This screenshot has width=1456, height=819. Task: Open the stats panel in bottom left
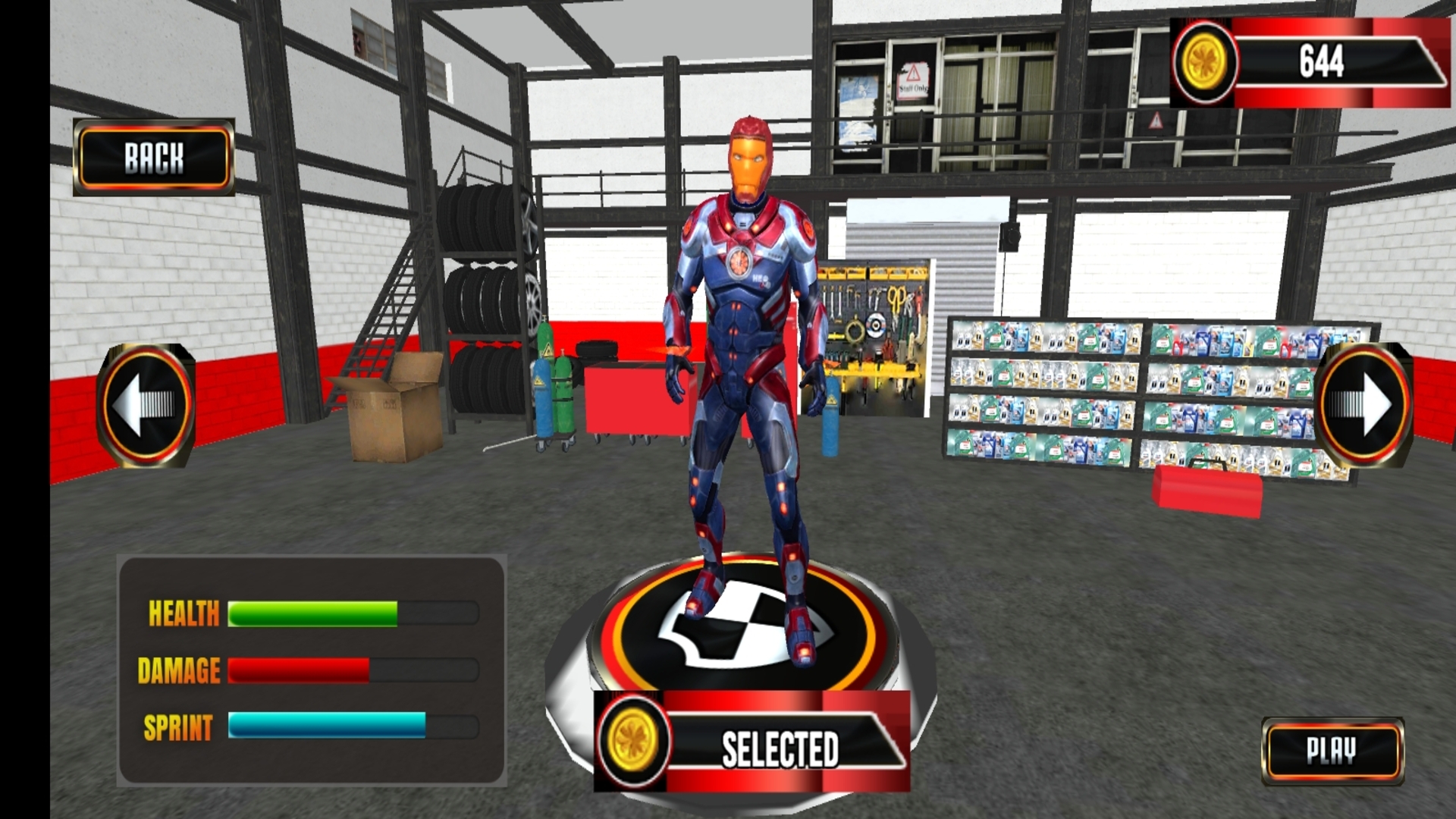click(x=311, y=671)
